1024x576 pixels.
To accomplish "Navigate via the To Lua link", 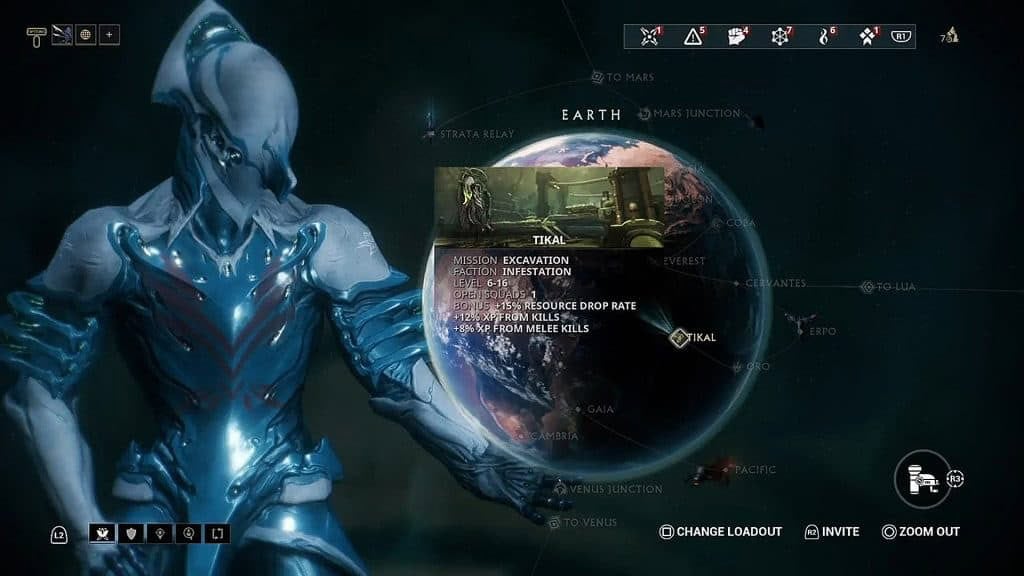I will click(x=868, y=287).
